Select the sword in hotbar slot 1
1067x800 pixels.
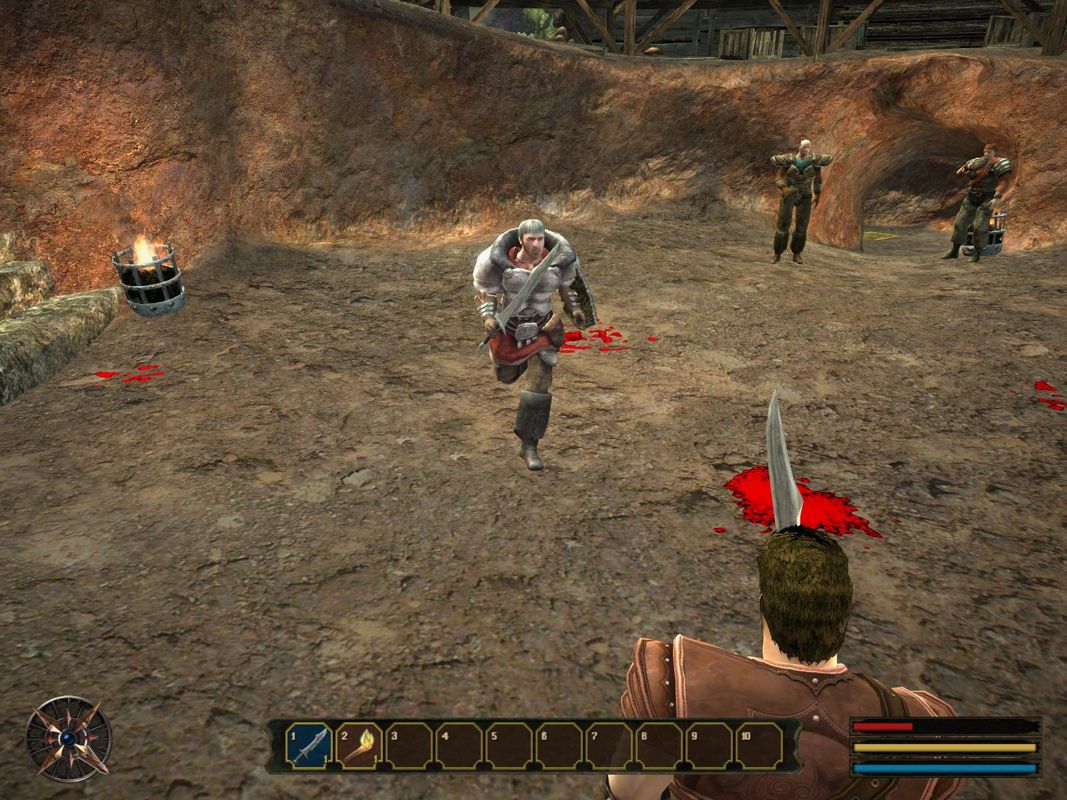point(309,746)
